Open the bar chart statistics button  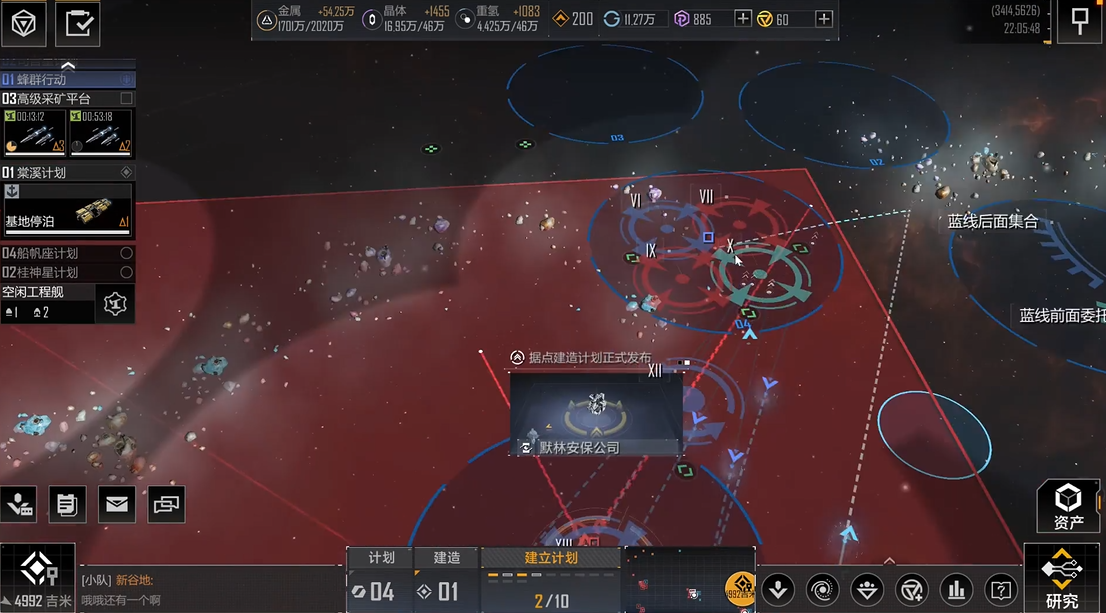[x=957, y=589]
